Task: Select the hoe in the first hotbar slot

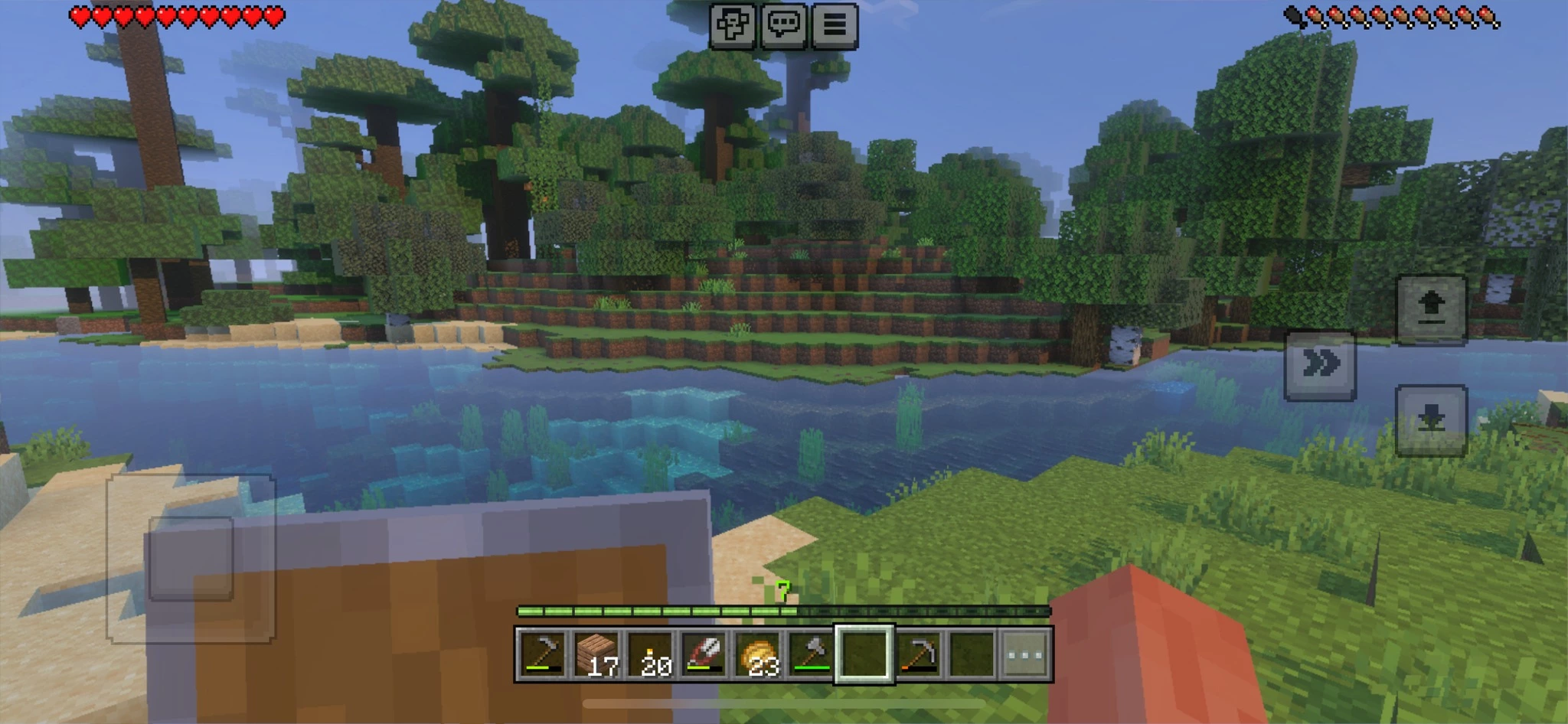Action: tap(543, 654)
